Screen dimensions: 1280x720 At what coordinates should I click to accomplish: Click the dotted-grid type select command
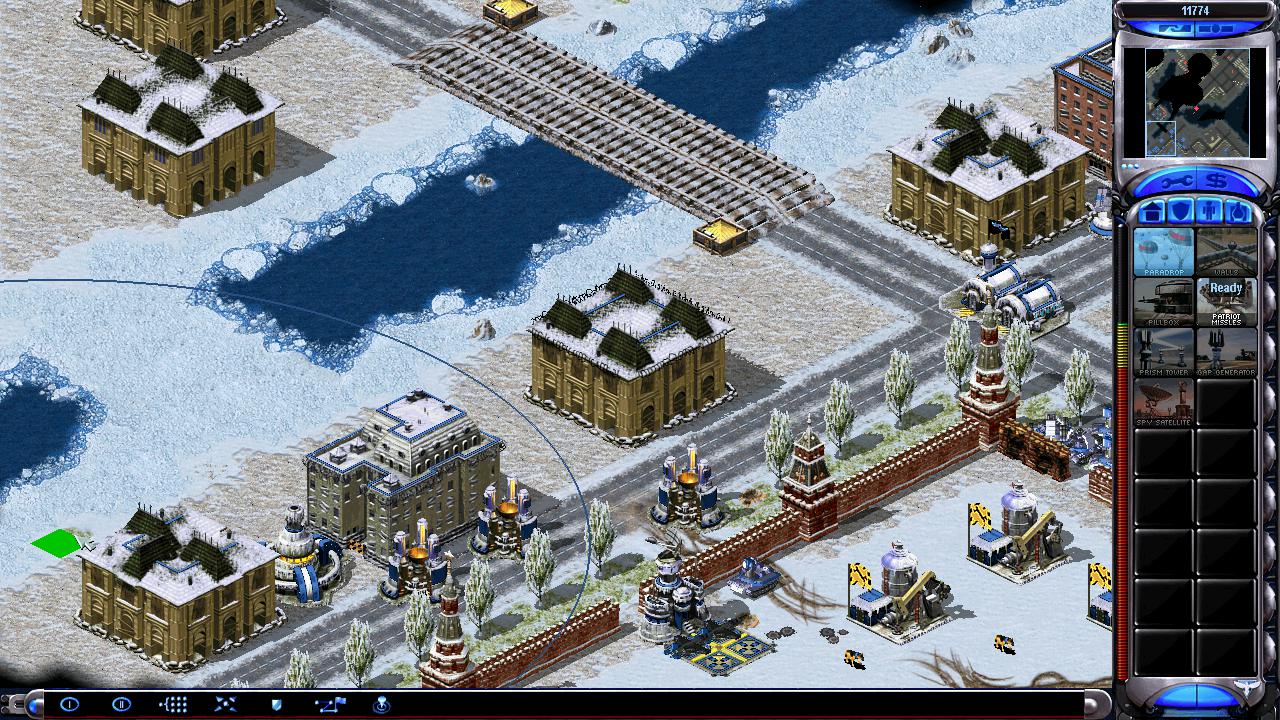173,704
